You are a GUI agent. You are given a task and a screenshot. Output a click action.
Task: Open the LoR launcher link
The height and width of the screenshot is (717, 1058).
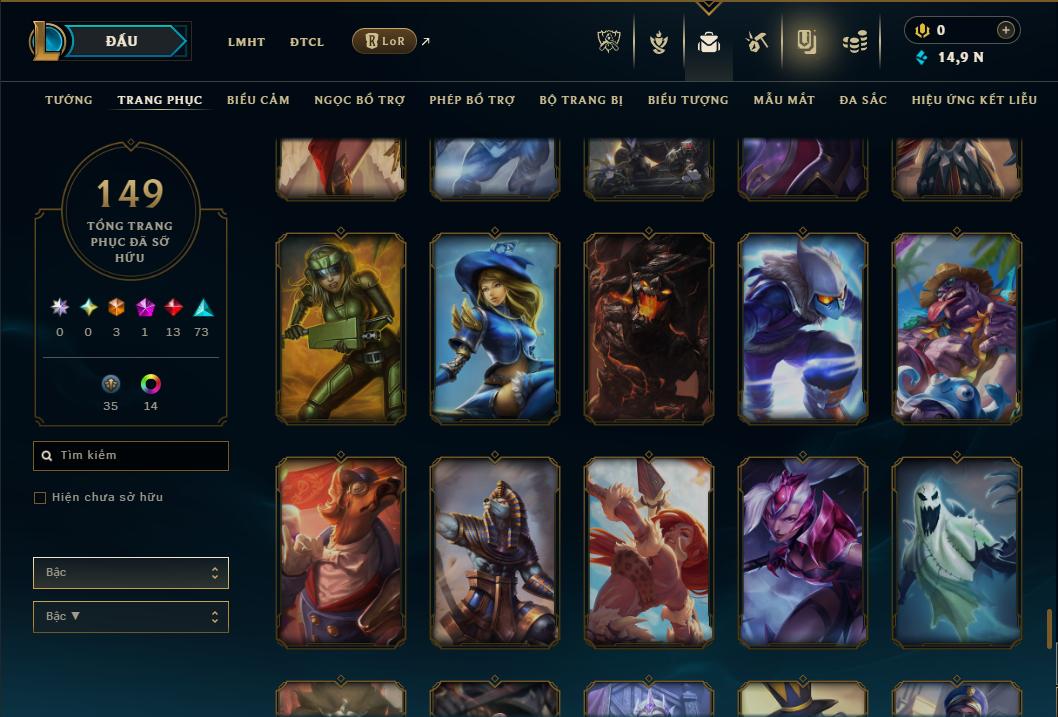(385, 41)
